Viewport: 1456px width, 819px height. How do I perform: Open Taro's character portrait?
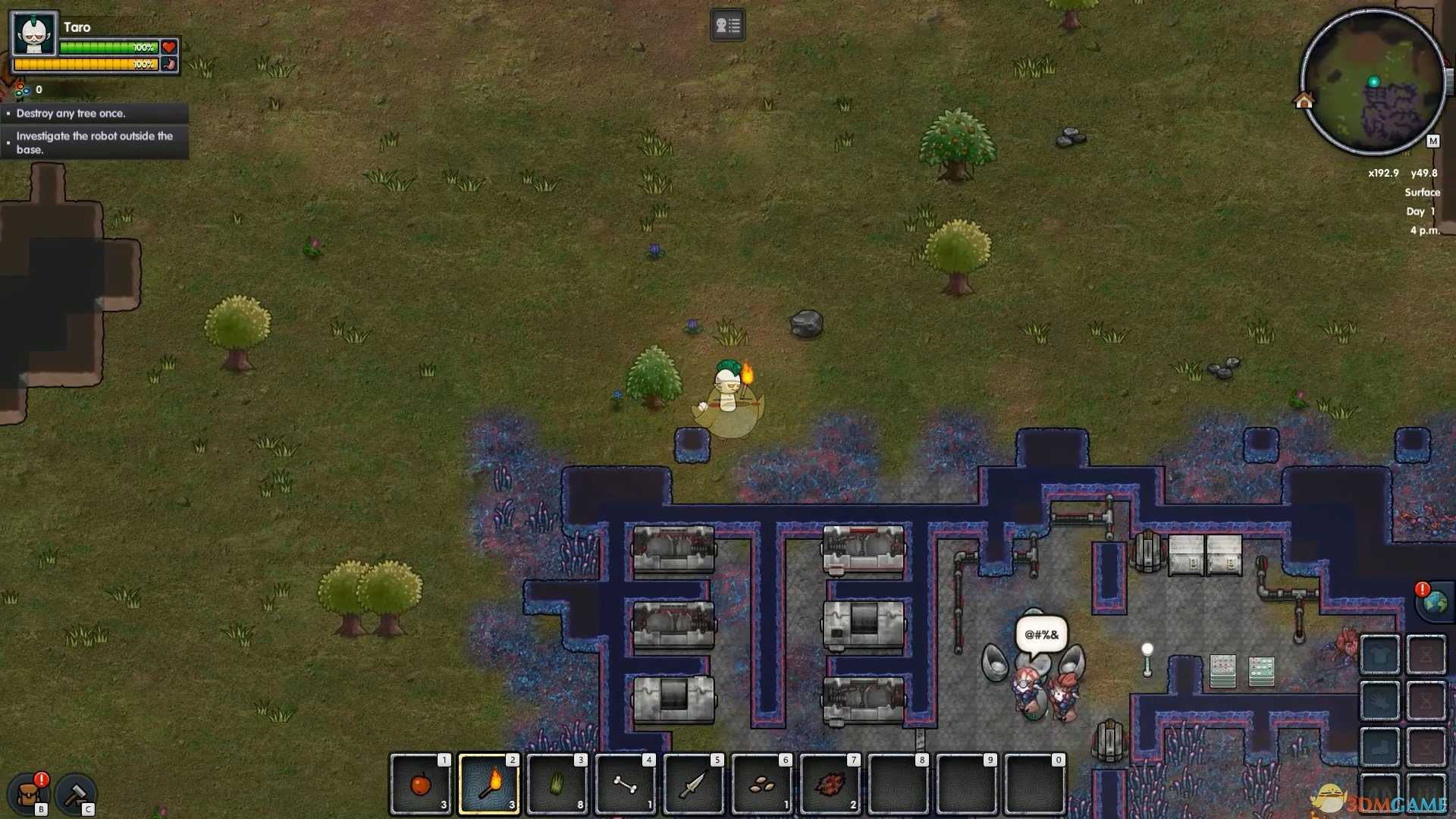35,34
